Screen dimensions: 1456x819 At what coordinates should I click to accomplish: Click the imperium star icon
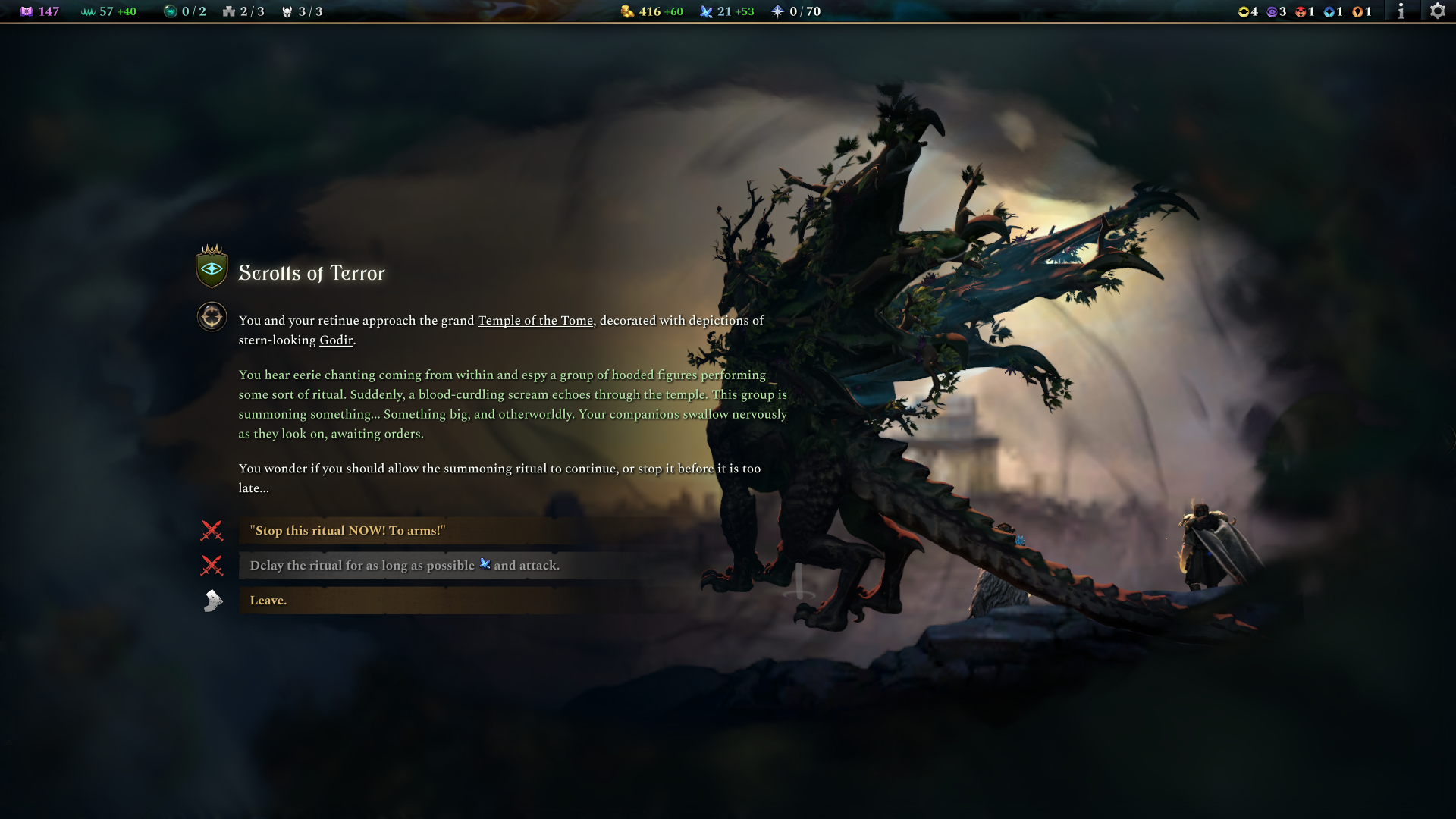tap(777, 11)
